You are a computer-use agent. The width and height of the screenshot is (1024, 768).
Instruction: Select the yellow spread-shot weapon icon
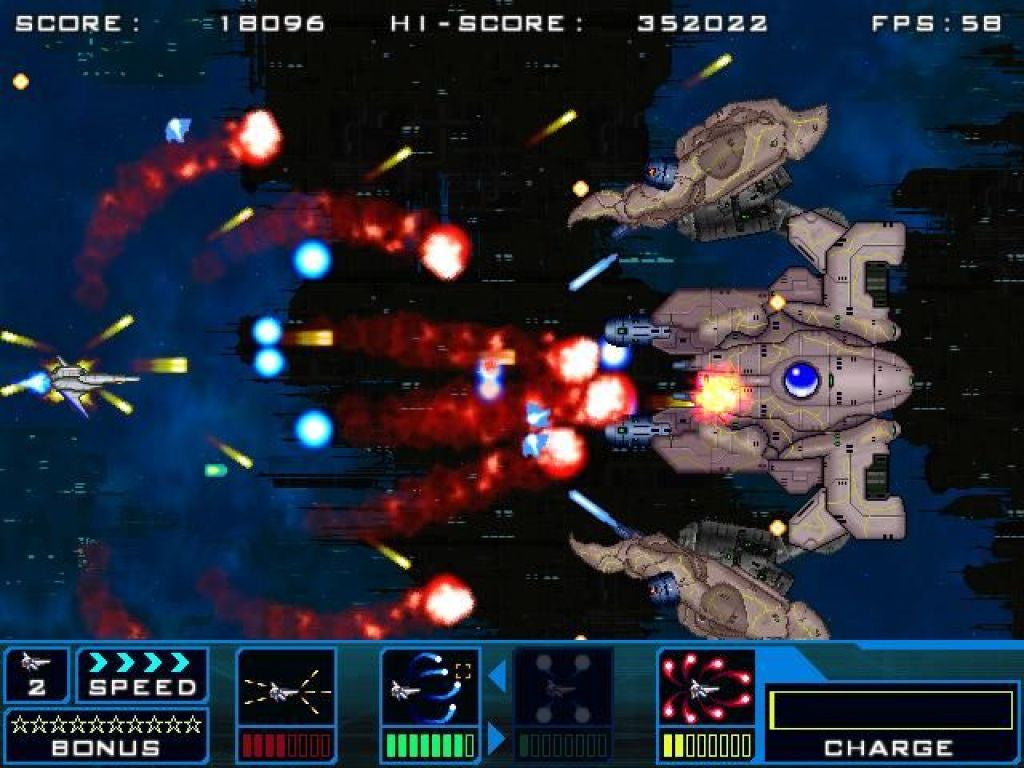(286, 689)
